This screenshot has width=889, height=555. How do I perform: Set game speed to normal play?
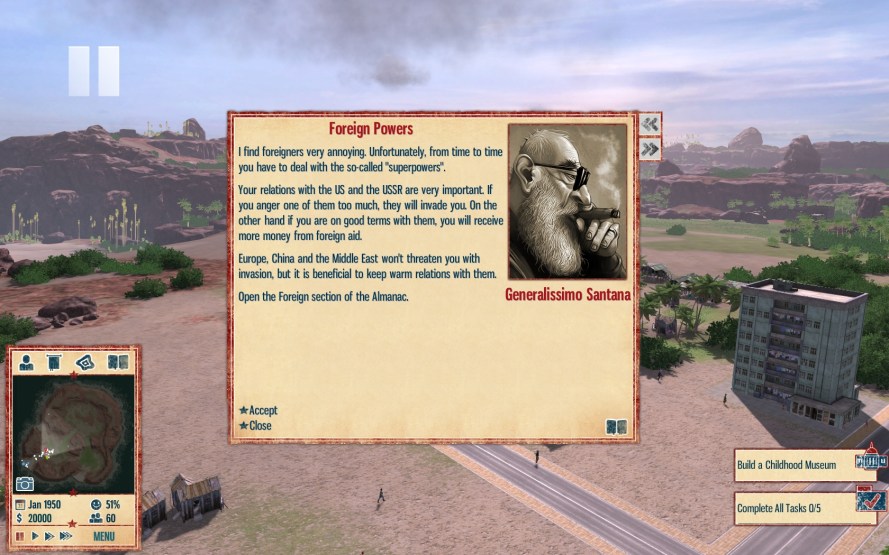(35, 537)
